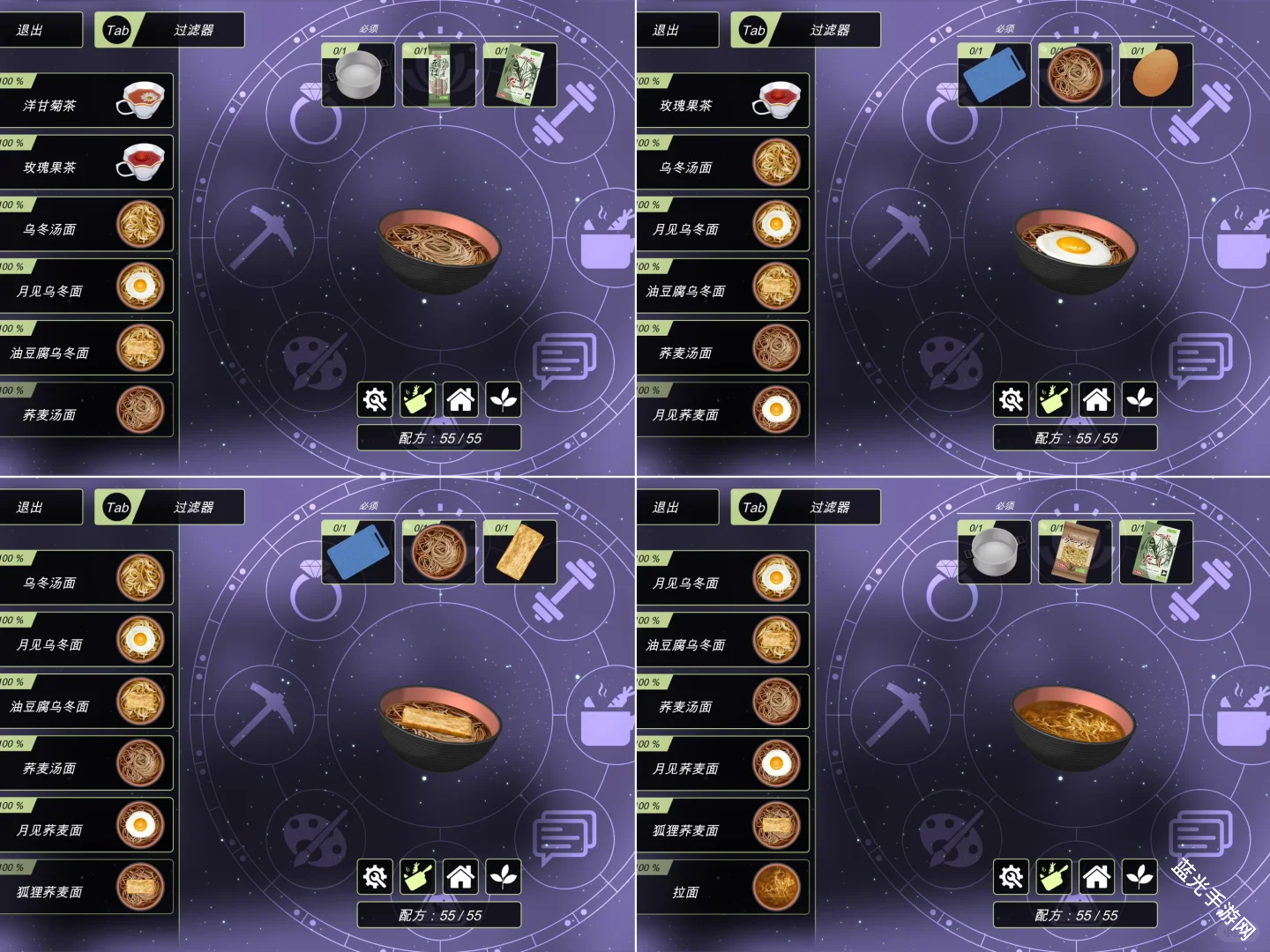
Task: Pick the soba noodle package ingredient slot
Action: pos(438,75)
